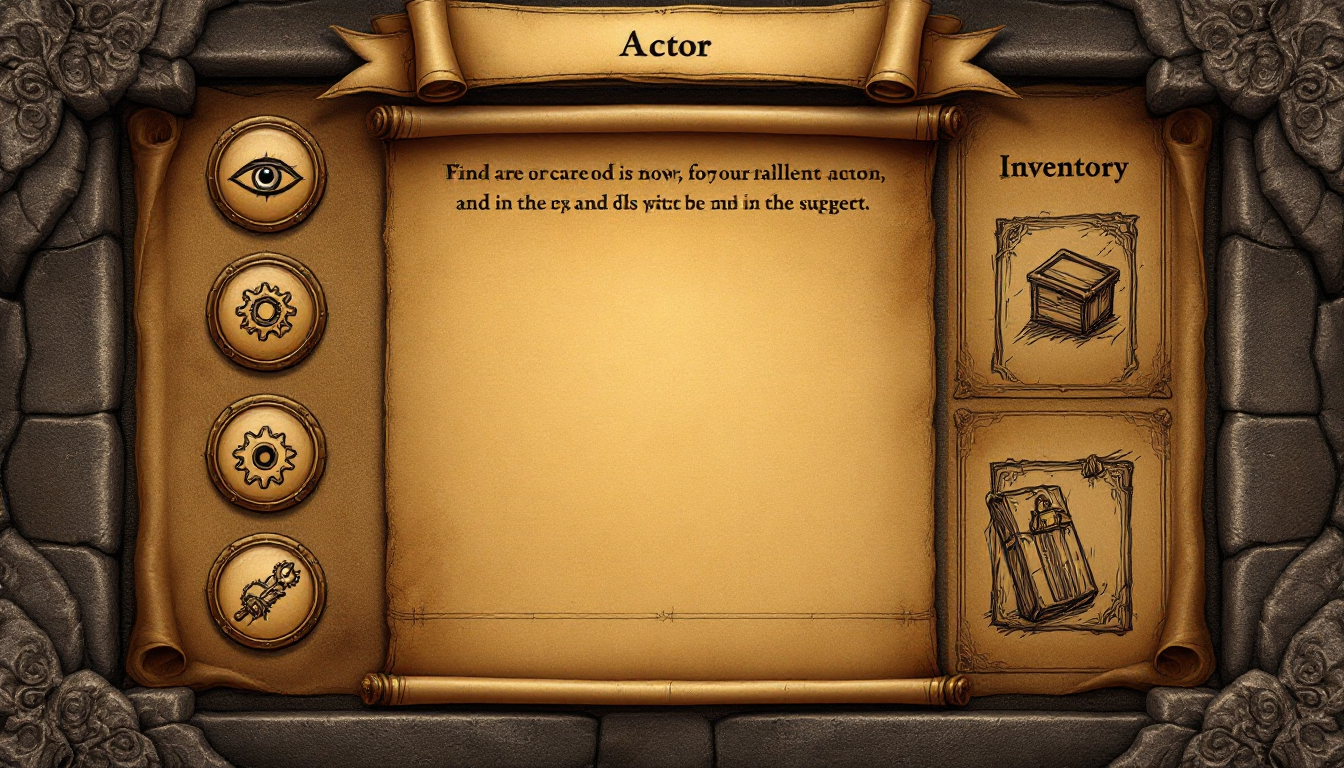Click the Actor title banner

[x=666, y=44]
